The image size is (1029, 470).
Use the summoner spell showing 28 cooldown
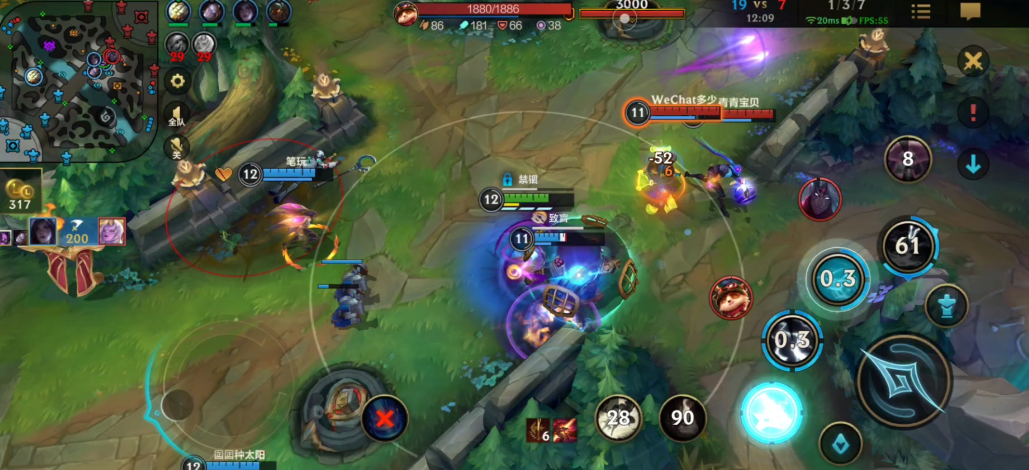coord(620,418)
